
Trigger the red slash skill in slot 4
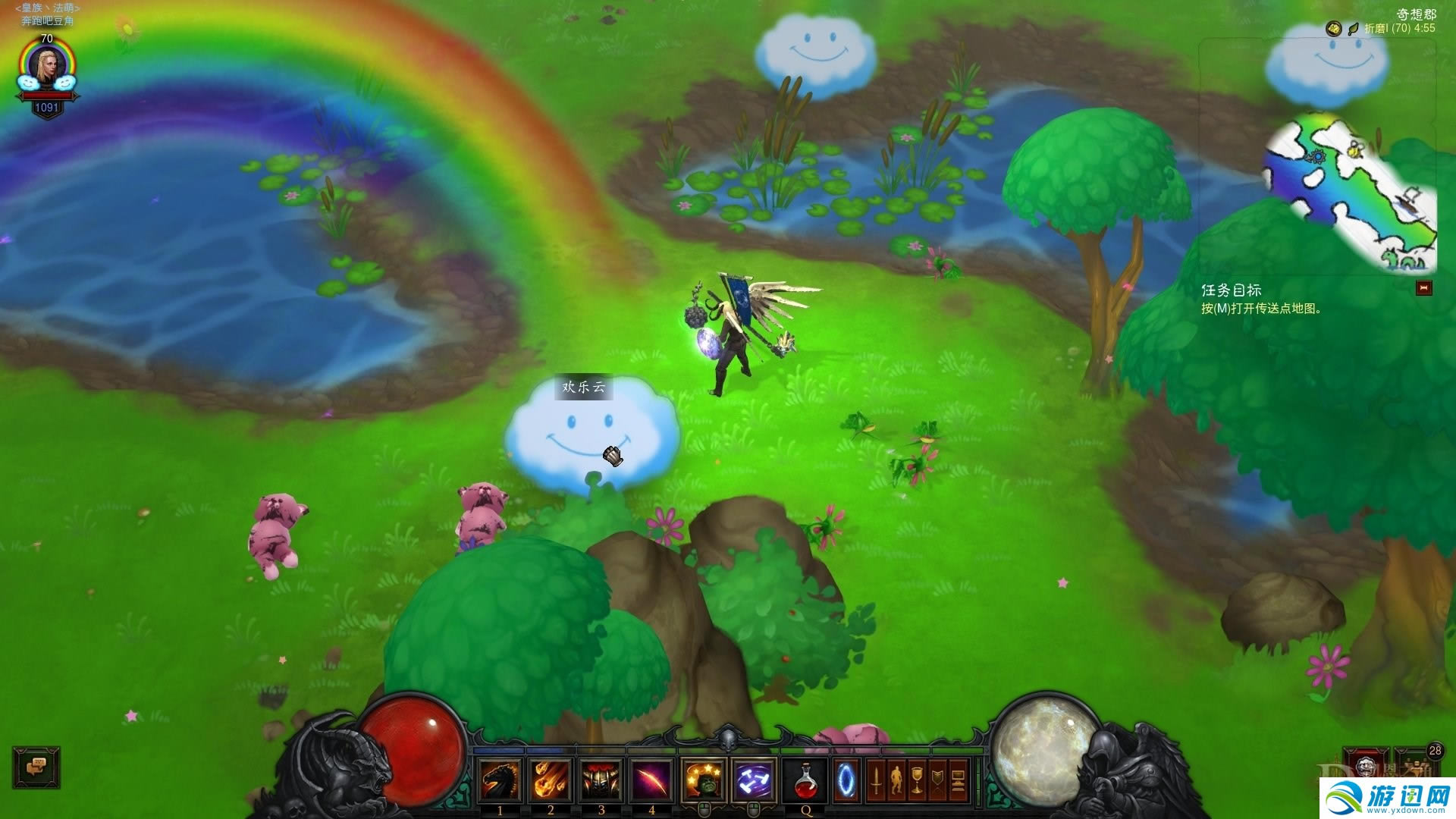click(x=651, y=780)
